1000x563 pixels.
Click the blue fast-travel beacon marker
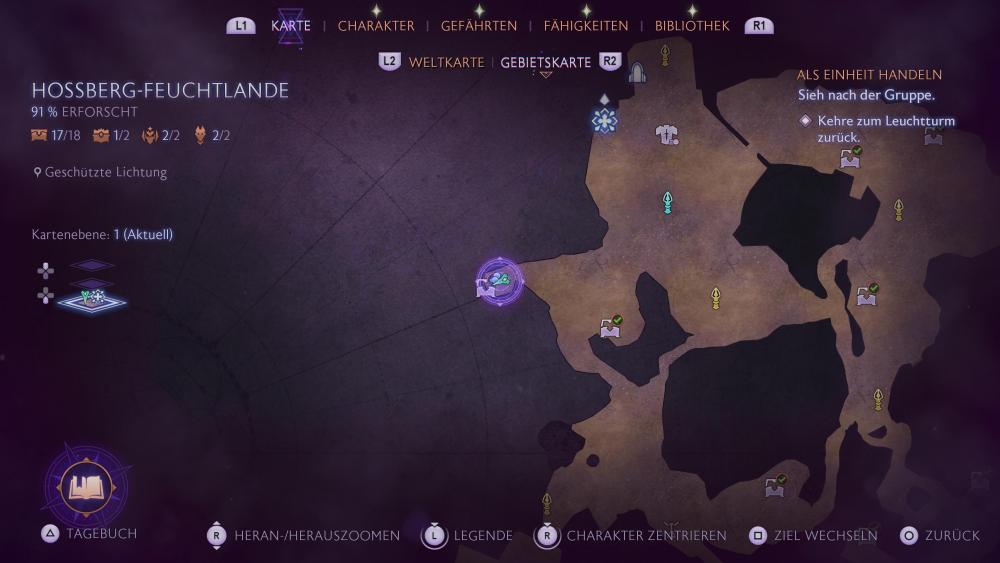click(604, 120)
